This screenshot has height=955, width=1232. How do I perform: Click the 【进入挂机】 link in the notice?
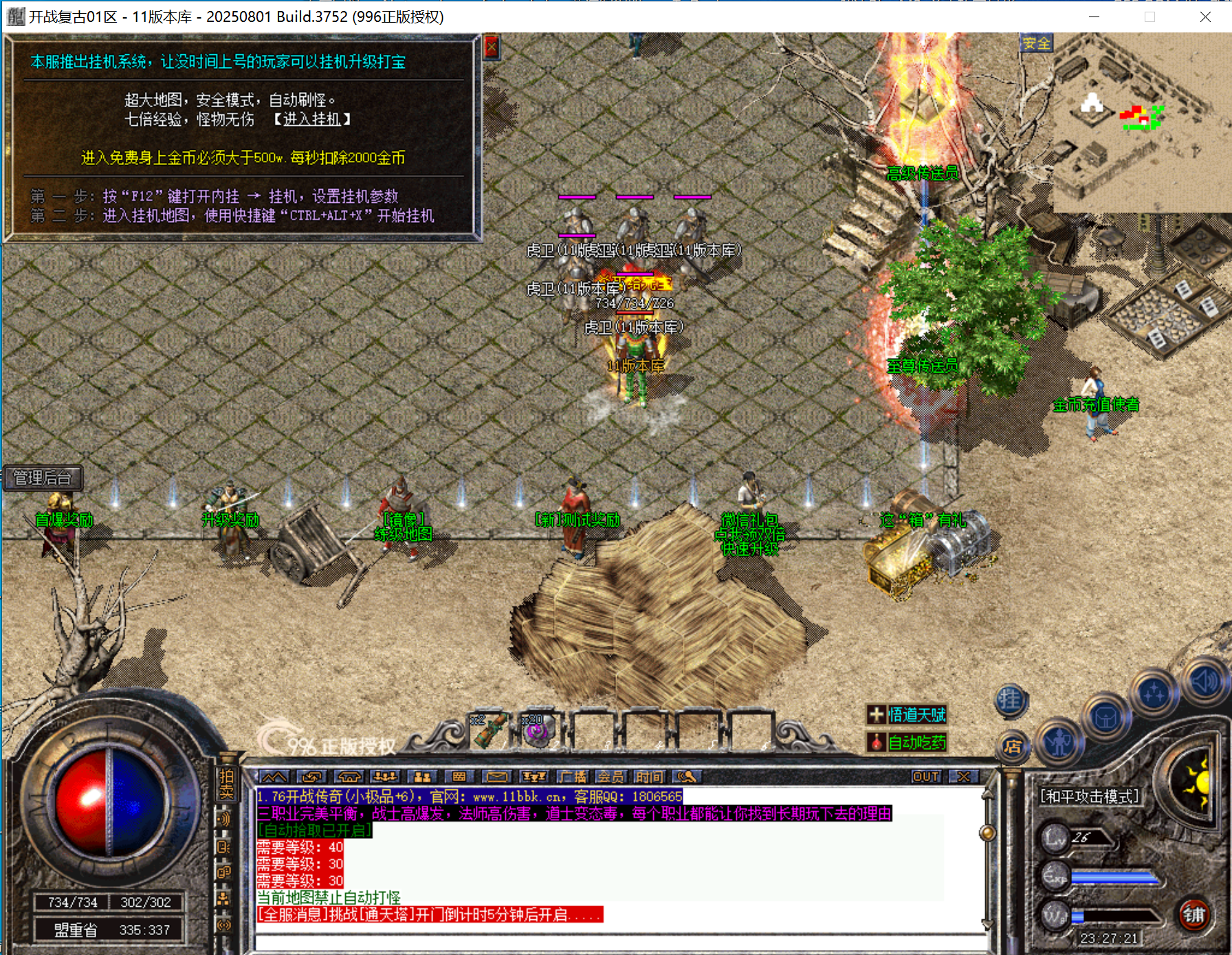click(312, 120)
